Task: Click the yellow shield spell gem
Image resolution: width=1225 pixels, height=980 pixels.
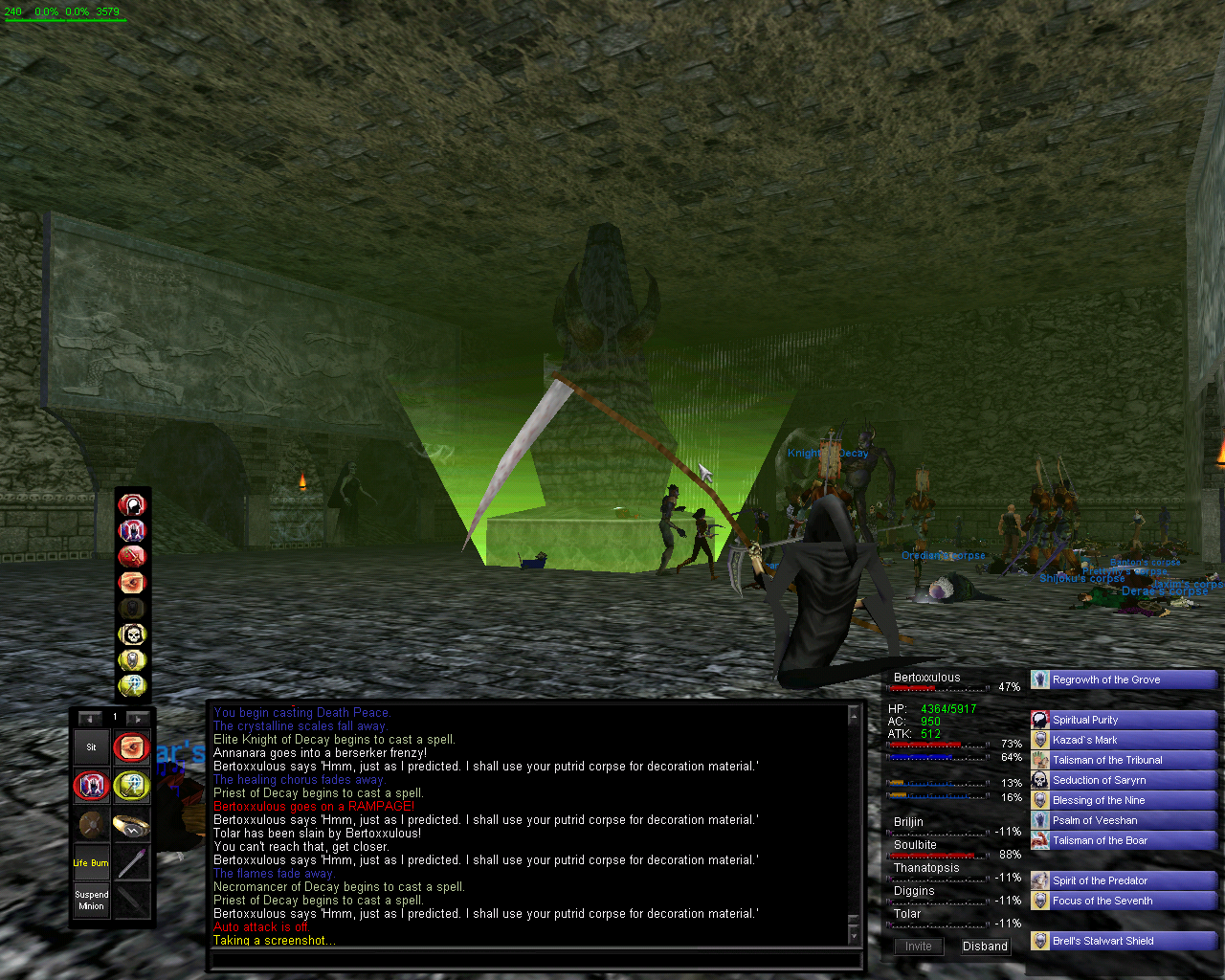Action: 131,660
